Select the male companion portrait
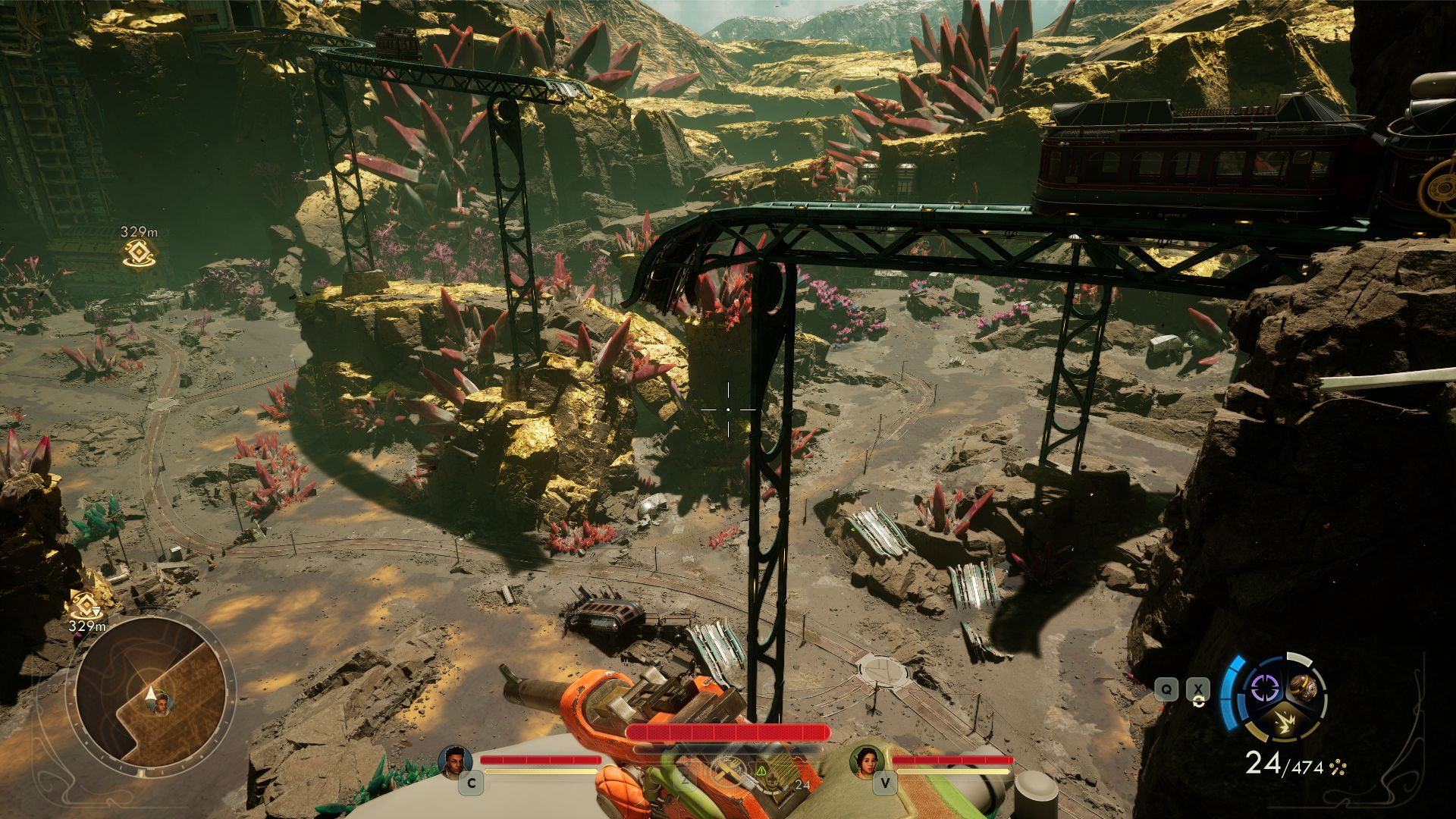The height and width of the screenshot is (819, 1456). [x=455, y=761]
